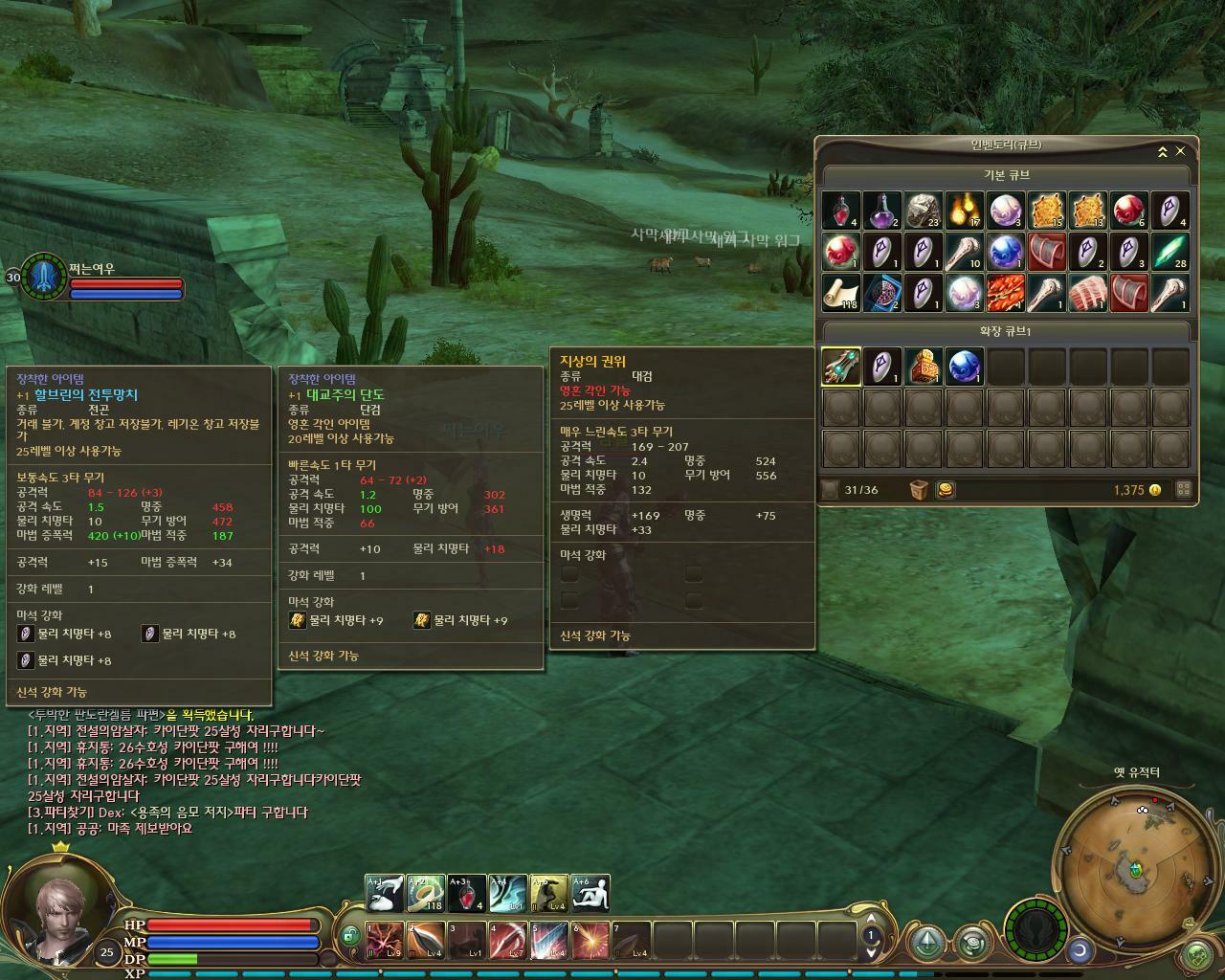Image resolution: width=1225 pixels, height=980 pixels.
Task: Click the inventory sort grid button
Action: 1183,490
